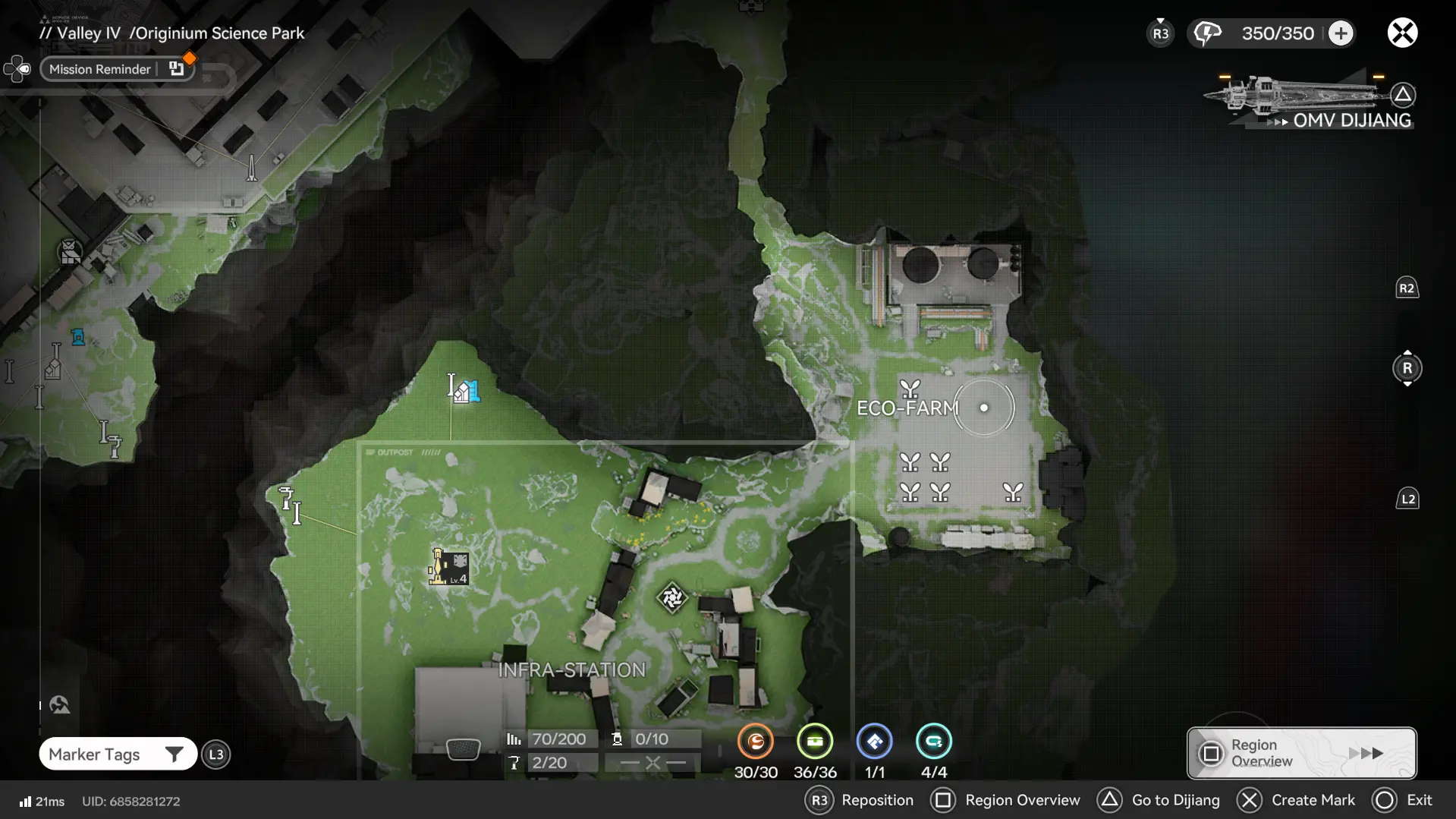Screen dimensions: 1456x819
Task: Expand the Mission Reminder details icon
Action: click(178, 68)
